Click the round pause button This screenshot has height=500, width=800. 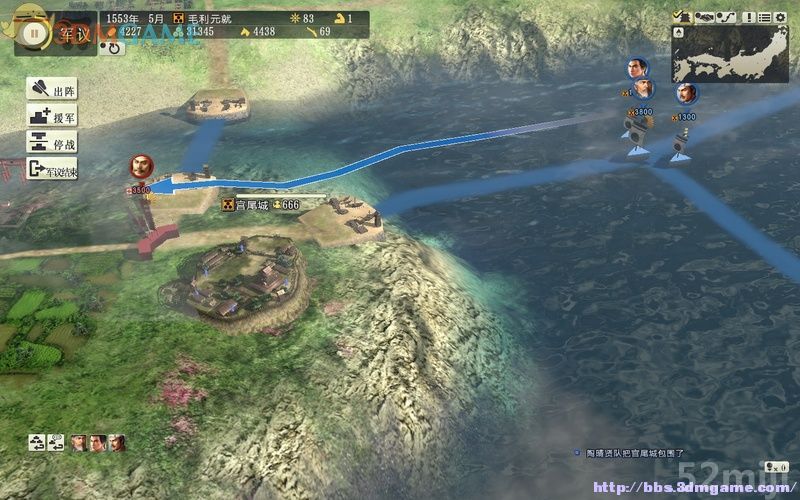click(33, 31)
